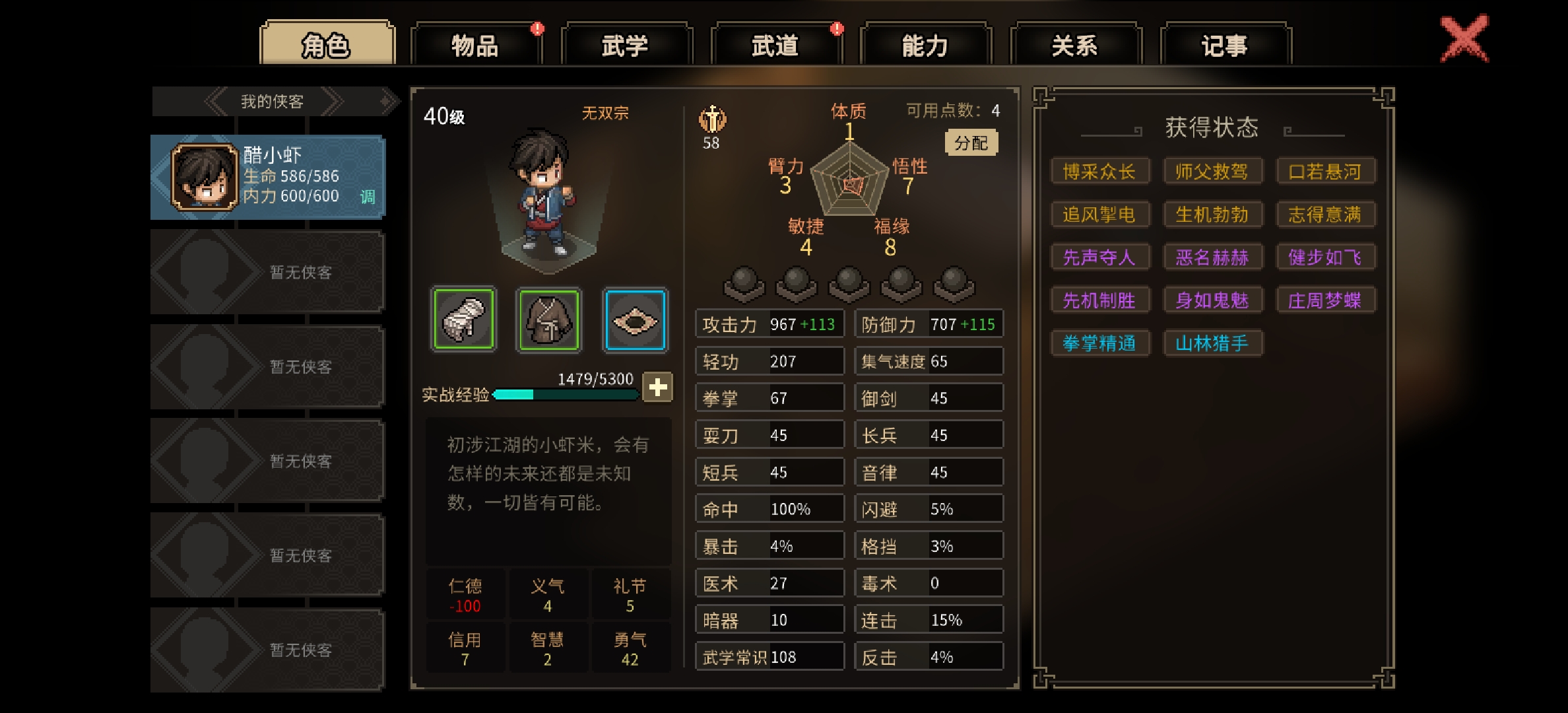Inspect the 拳掌精通 status

pos(1099,343)
